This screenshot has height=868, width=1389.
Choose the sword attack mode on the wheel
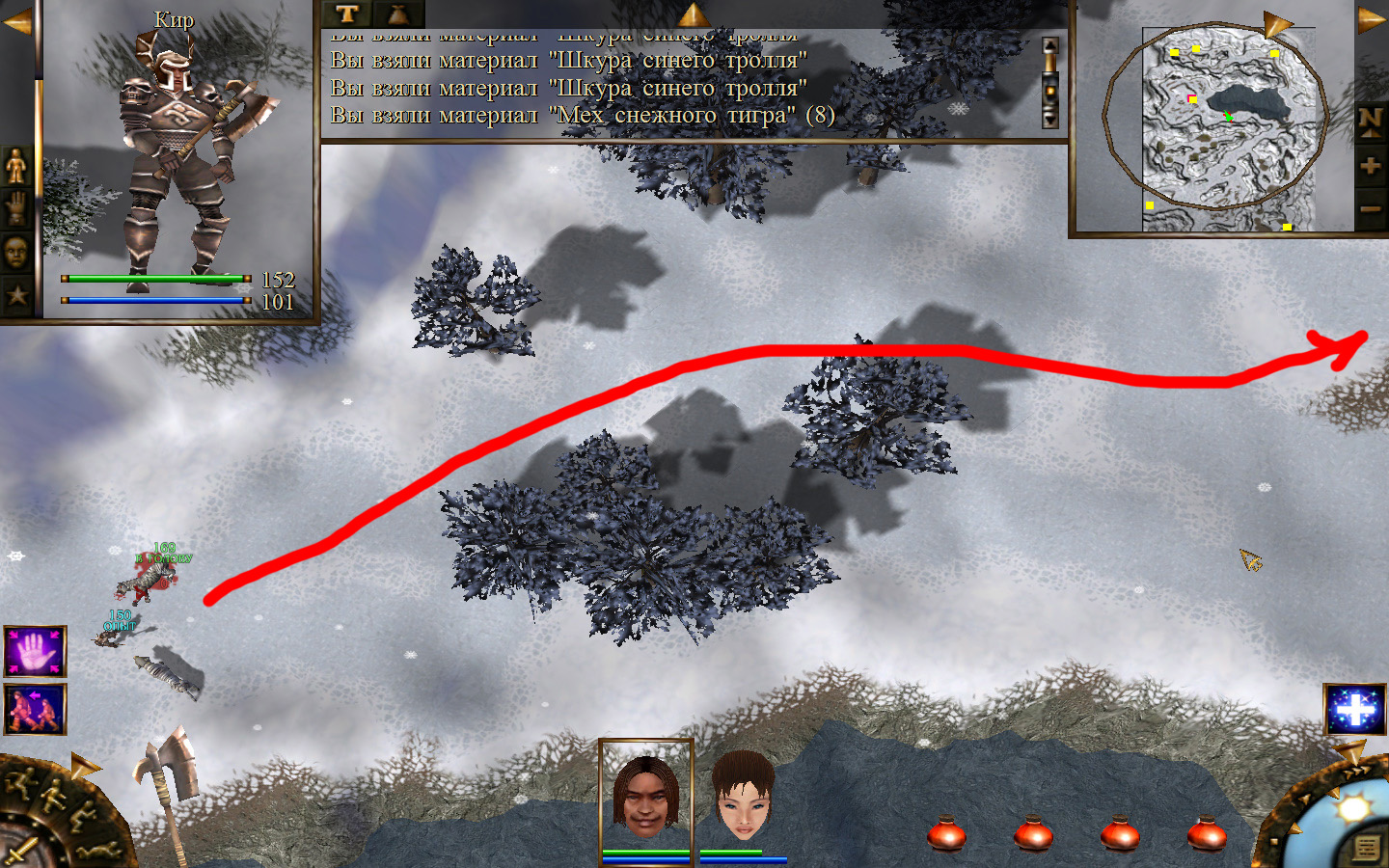(19, 851)
